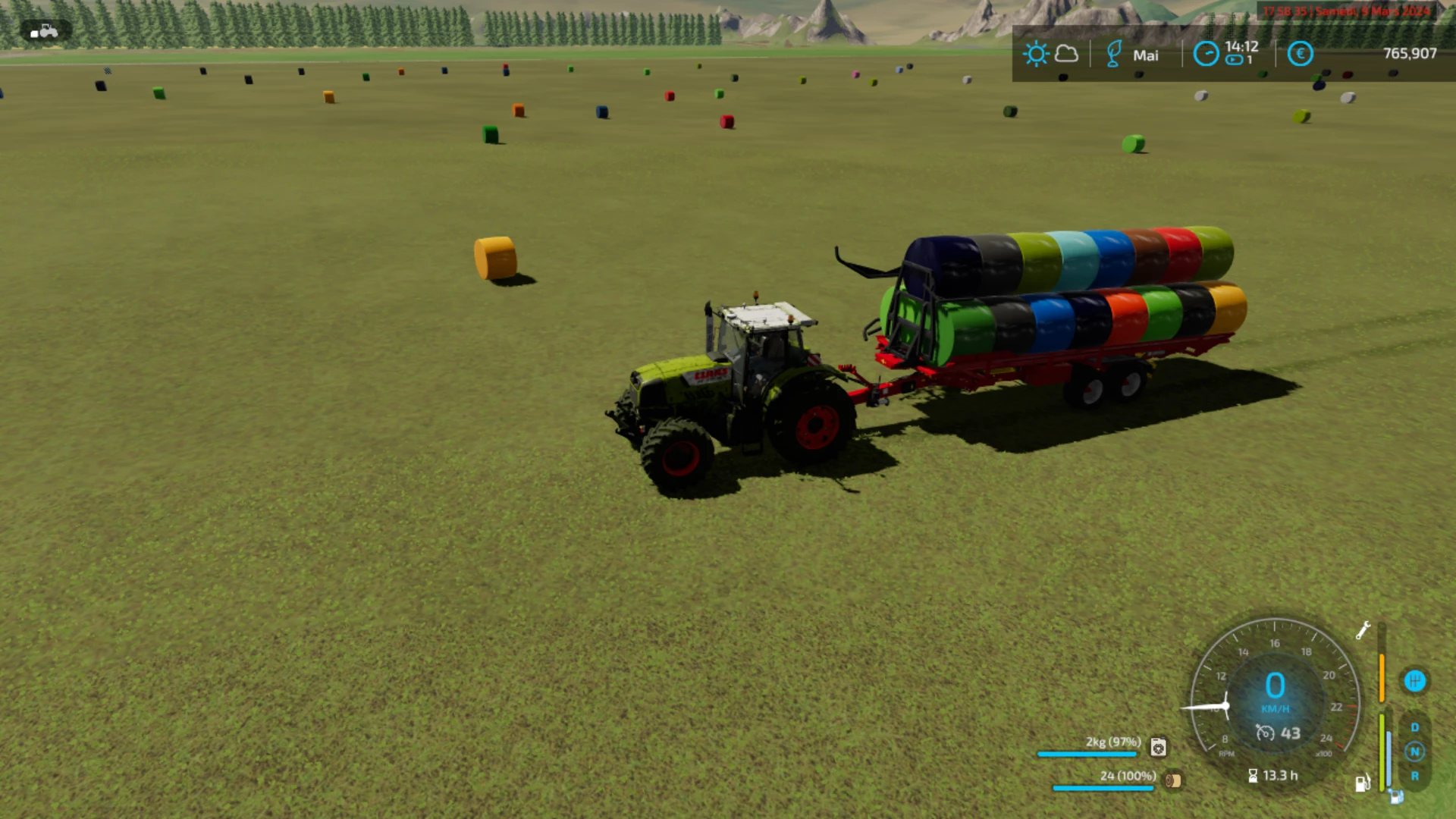Open the season sprout icon beside Mai
Screen dimensions: 1456x819
(1113, 55)
